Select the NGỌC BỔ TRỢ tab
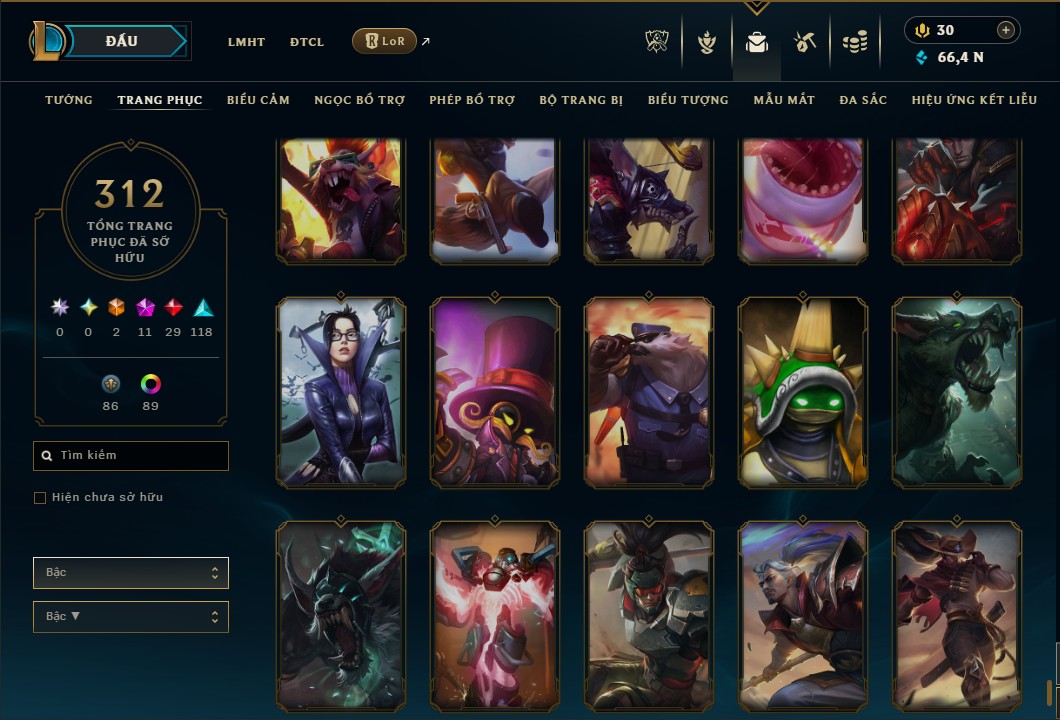Image resolution: width=1060 pixels, height=720 pixels. coord(359,100)
